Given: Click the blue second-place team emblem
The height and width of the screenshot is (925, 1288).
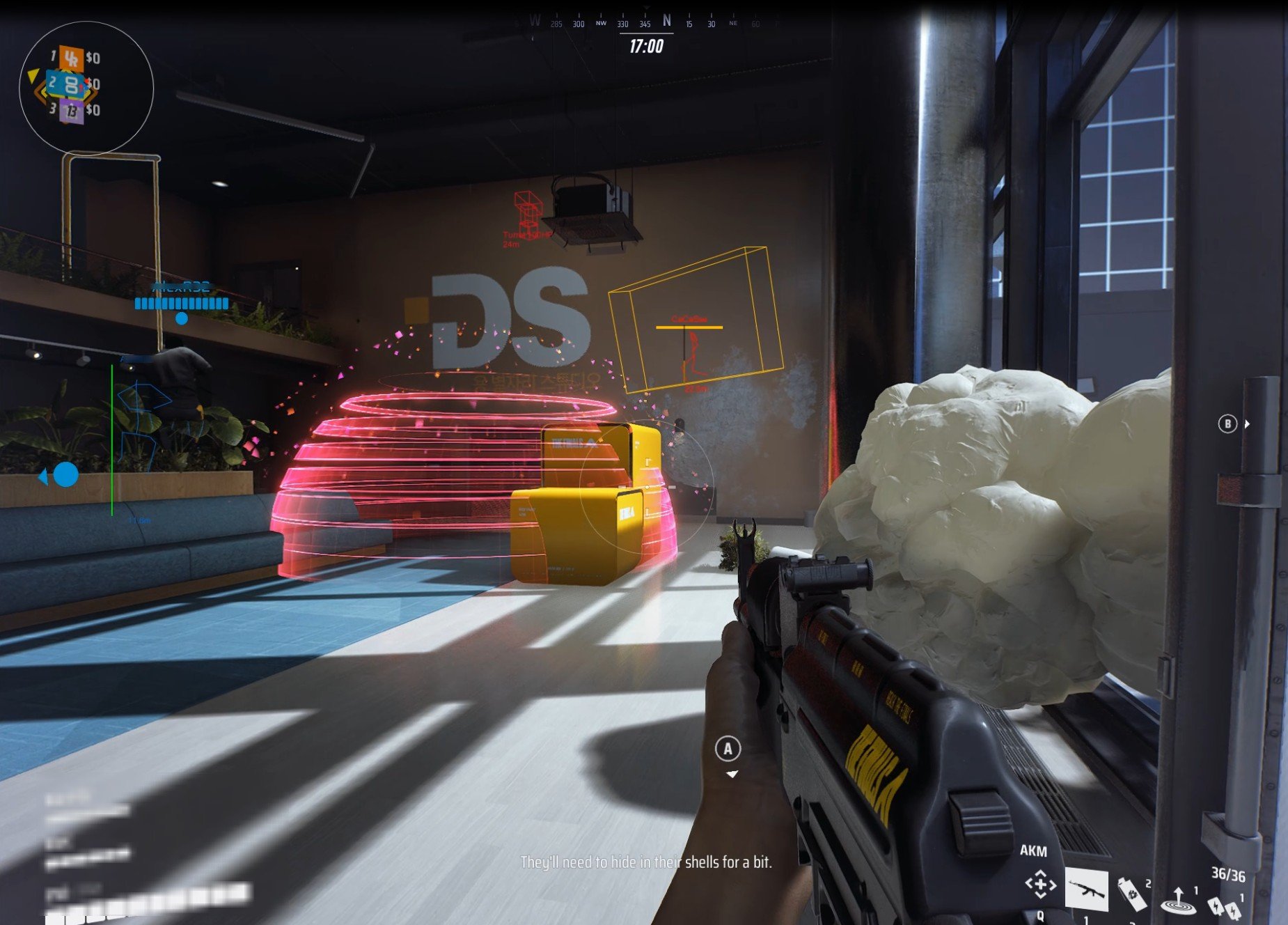Looking at the screenshot, I should click(71, 85).
